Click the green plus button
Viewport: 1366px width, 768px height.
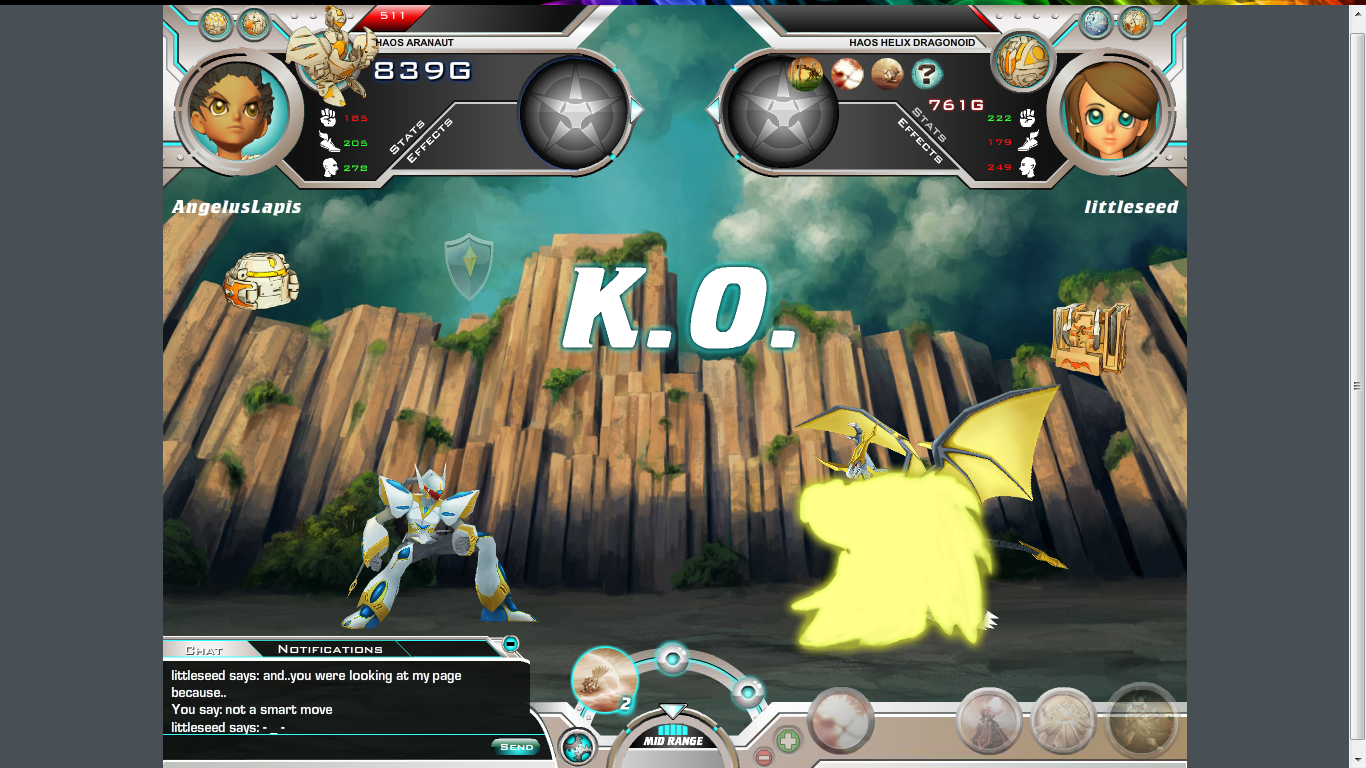tap(788, 741)
